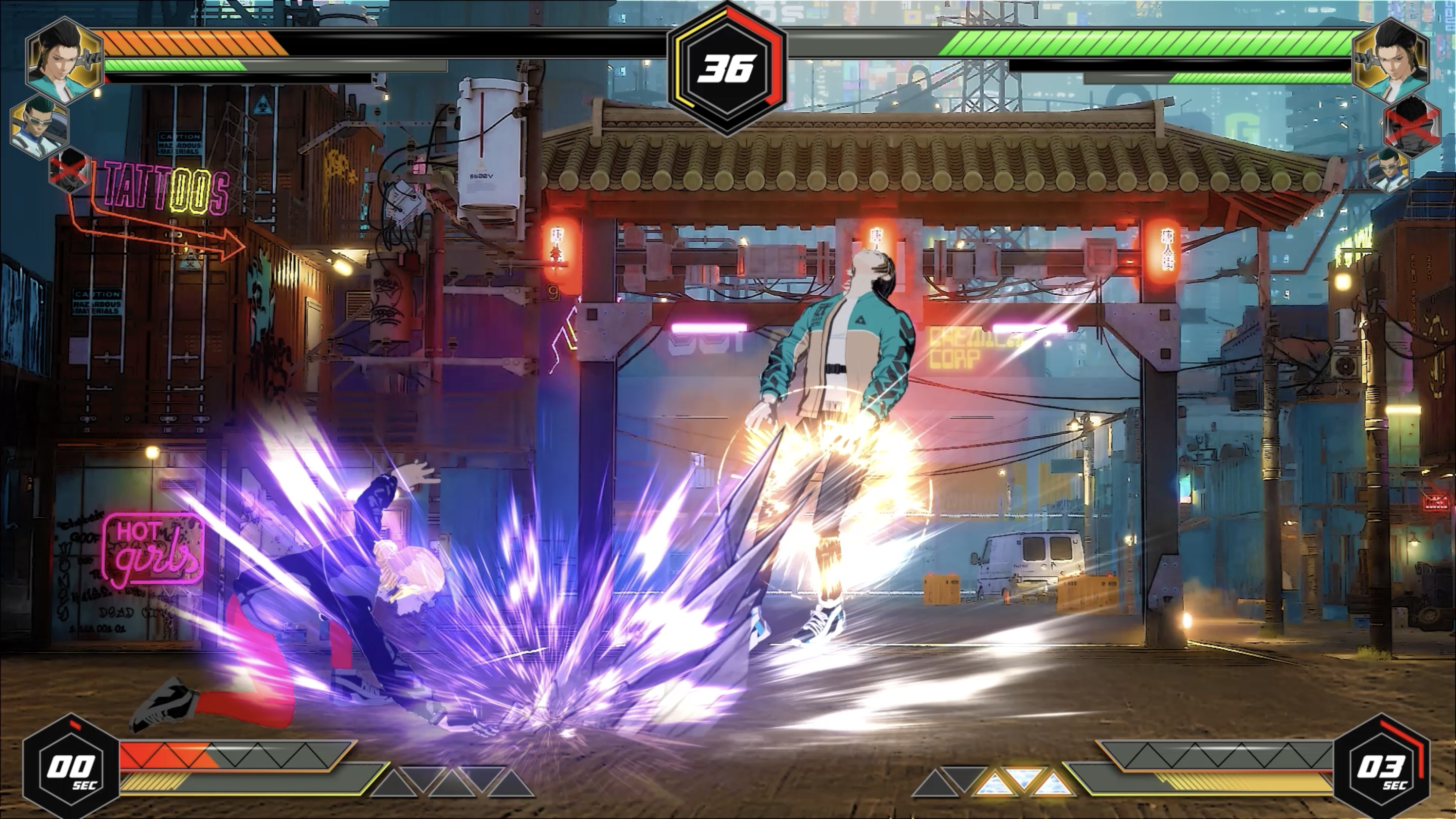Click player two's crossed-out defeated teammate portrait
Viewport: 1456px width, 819px height.
click(x=1412, y=125)
